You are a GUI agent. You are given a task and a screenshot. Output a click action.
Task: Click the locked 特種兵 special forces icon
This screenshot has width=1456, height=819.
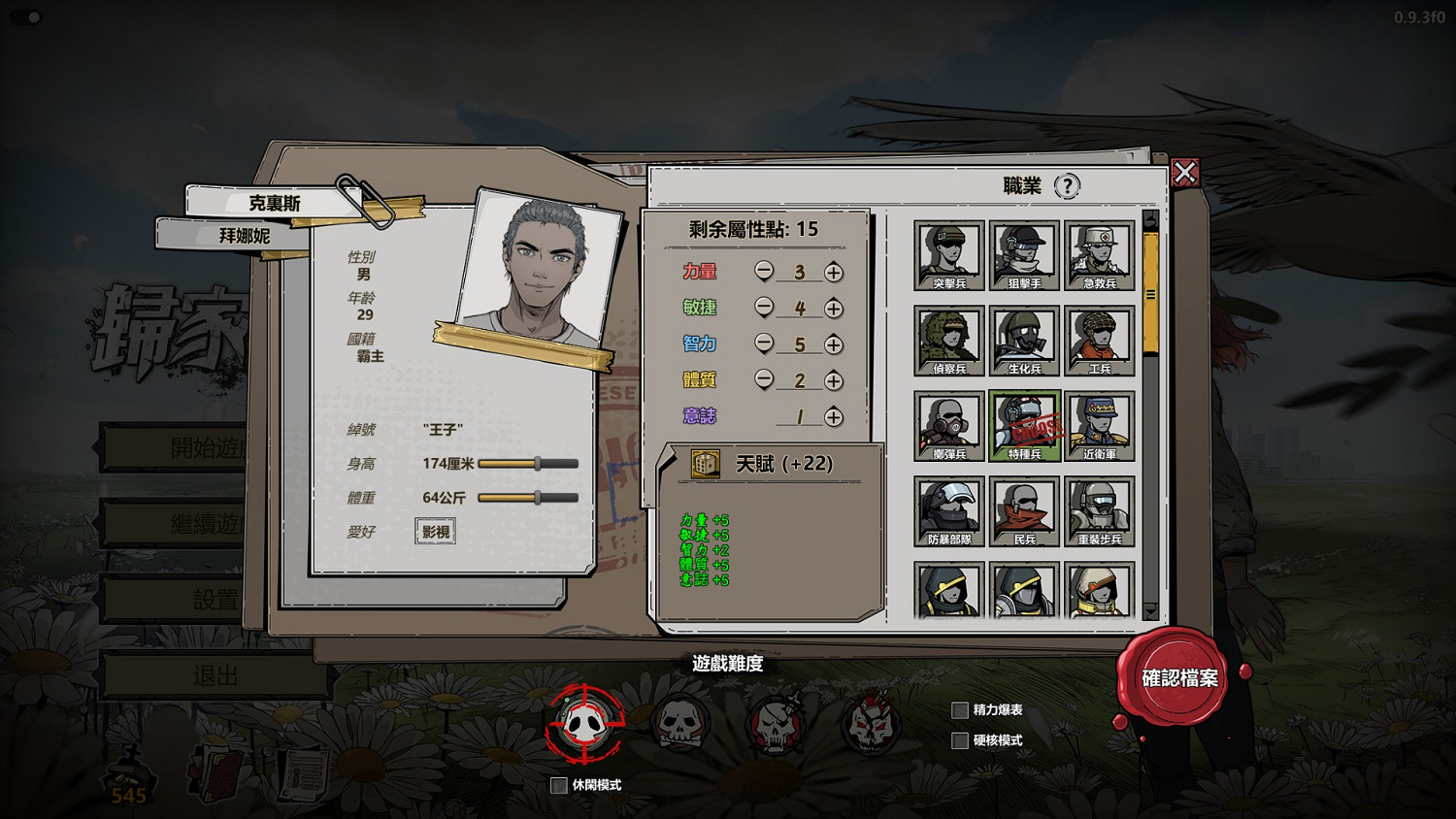point(1024,425)
